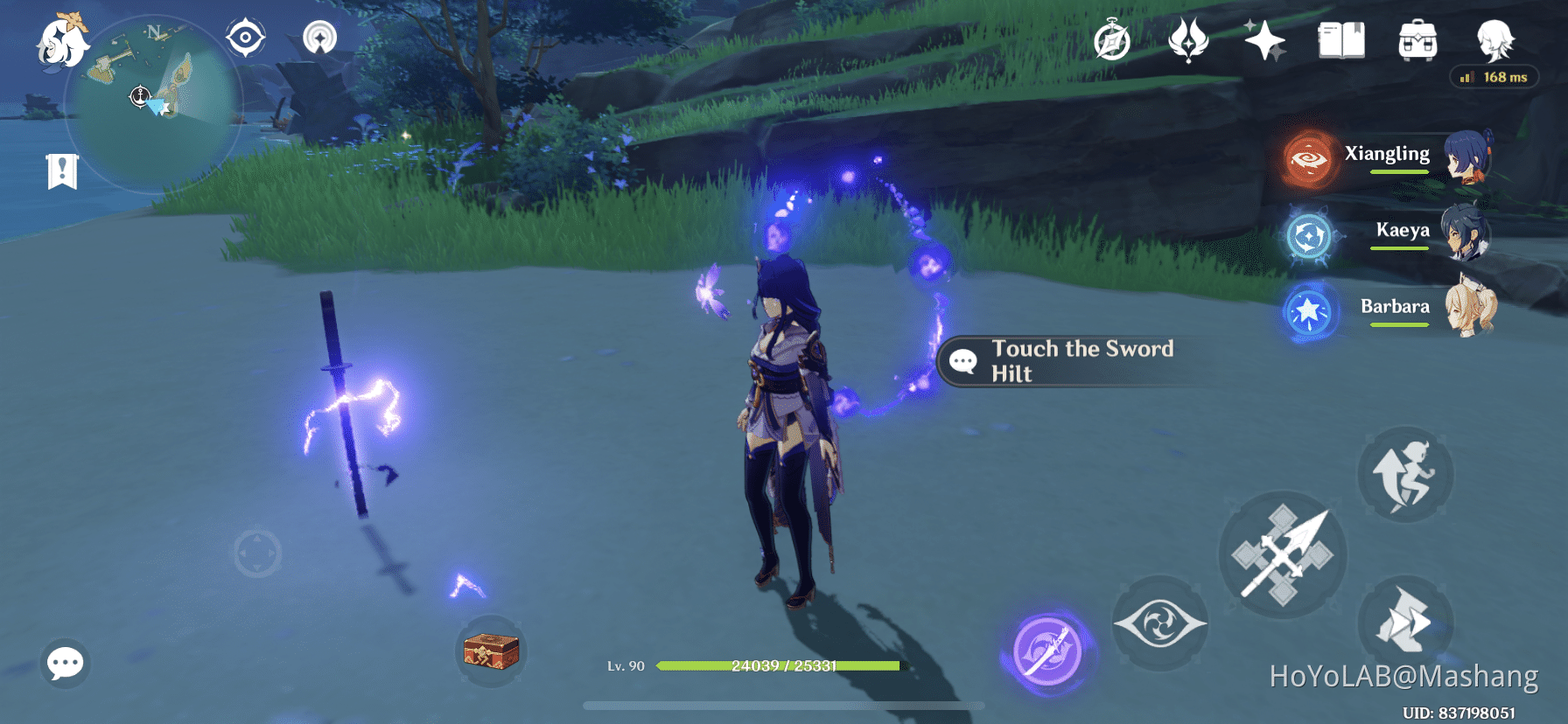The image size is (1568, 724).
Task: Use the elemental skill eye button
Action: coord(1161,623)
